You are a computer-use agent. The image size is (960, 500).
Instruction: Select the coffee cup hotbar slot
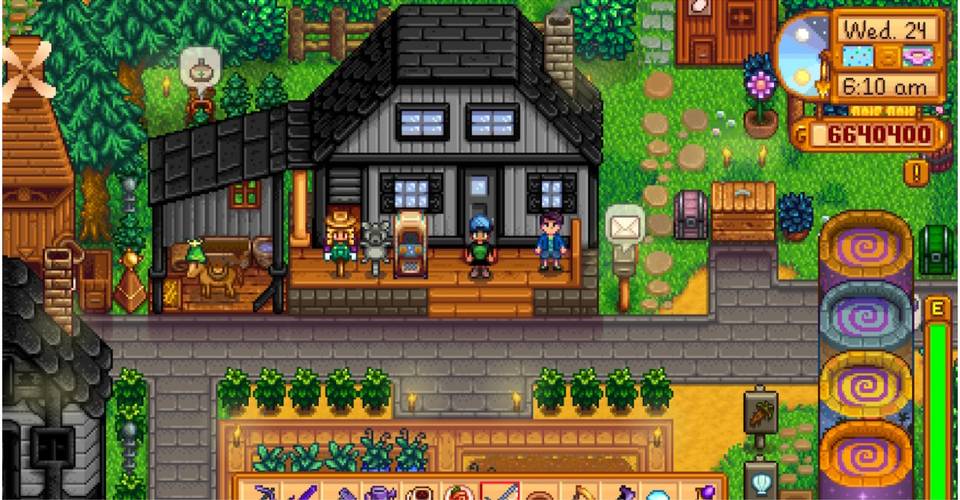tap(418, 494)
